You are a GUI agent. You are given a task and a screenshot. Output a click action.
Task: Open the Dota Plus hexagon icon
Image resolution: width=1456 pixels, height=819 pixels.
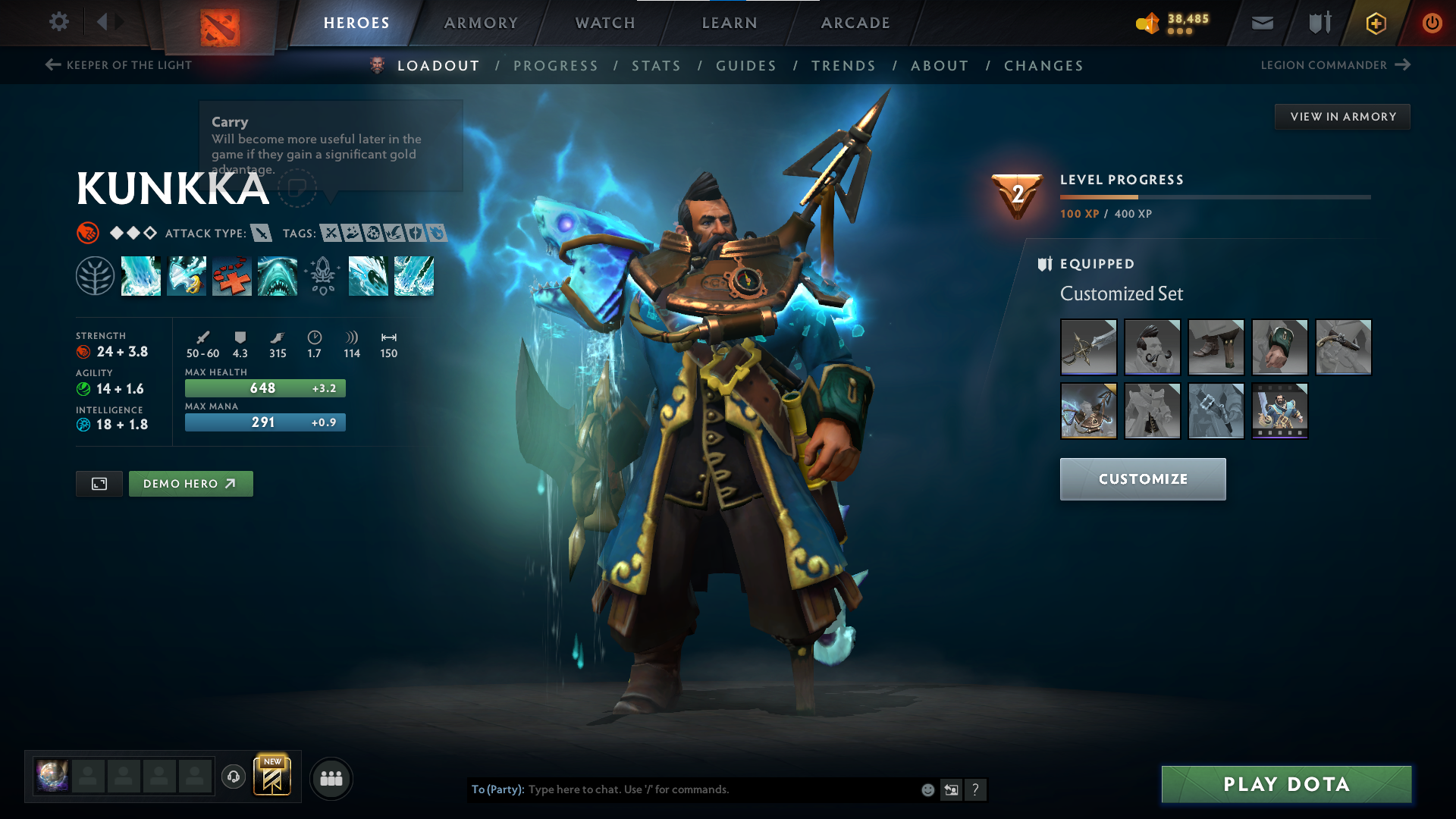point(1375,23)
